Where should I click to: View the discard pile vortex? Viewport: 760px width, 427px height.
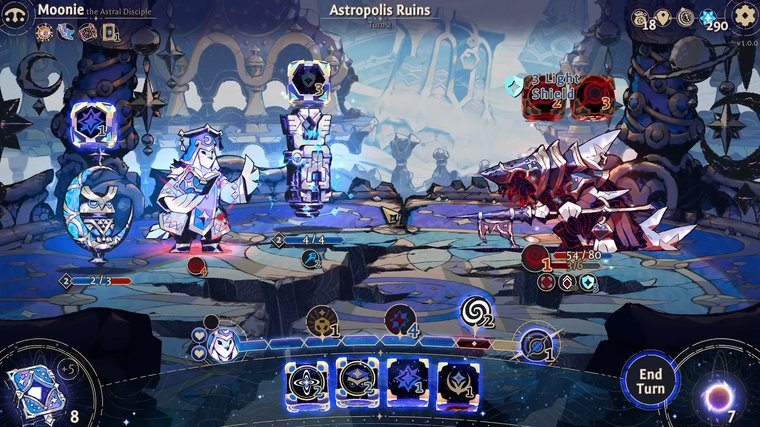tap(718, 396)
